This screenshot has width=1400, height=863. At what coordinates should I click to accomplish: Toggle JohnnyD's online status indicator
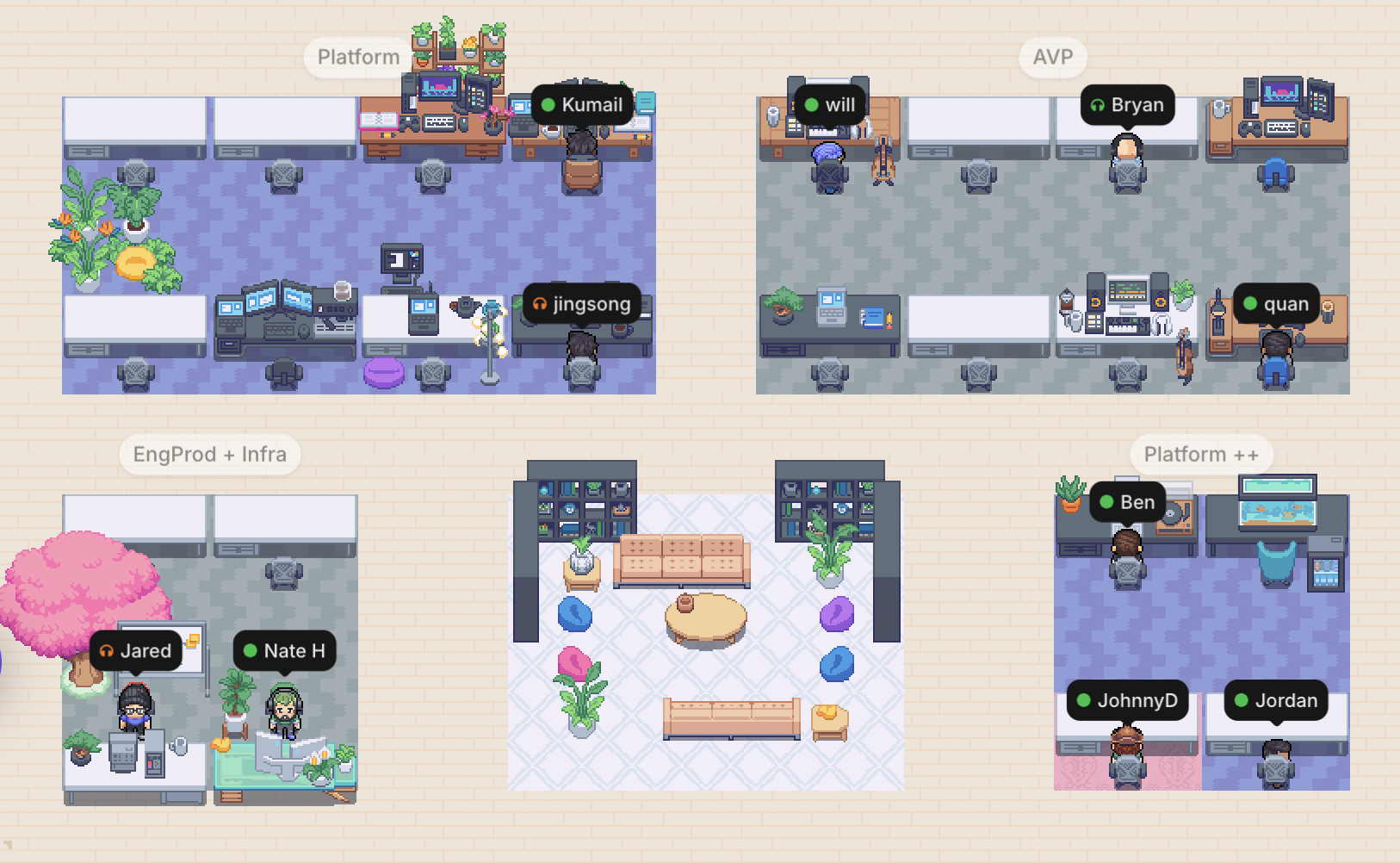pos(1083,700)
